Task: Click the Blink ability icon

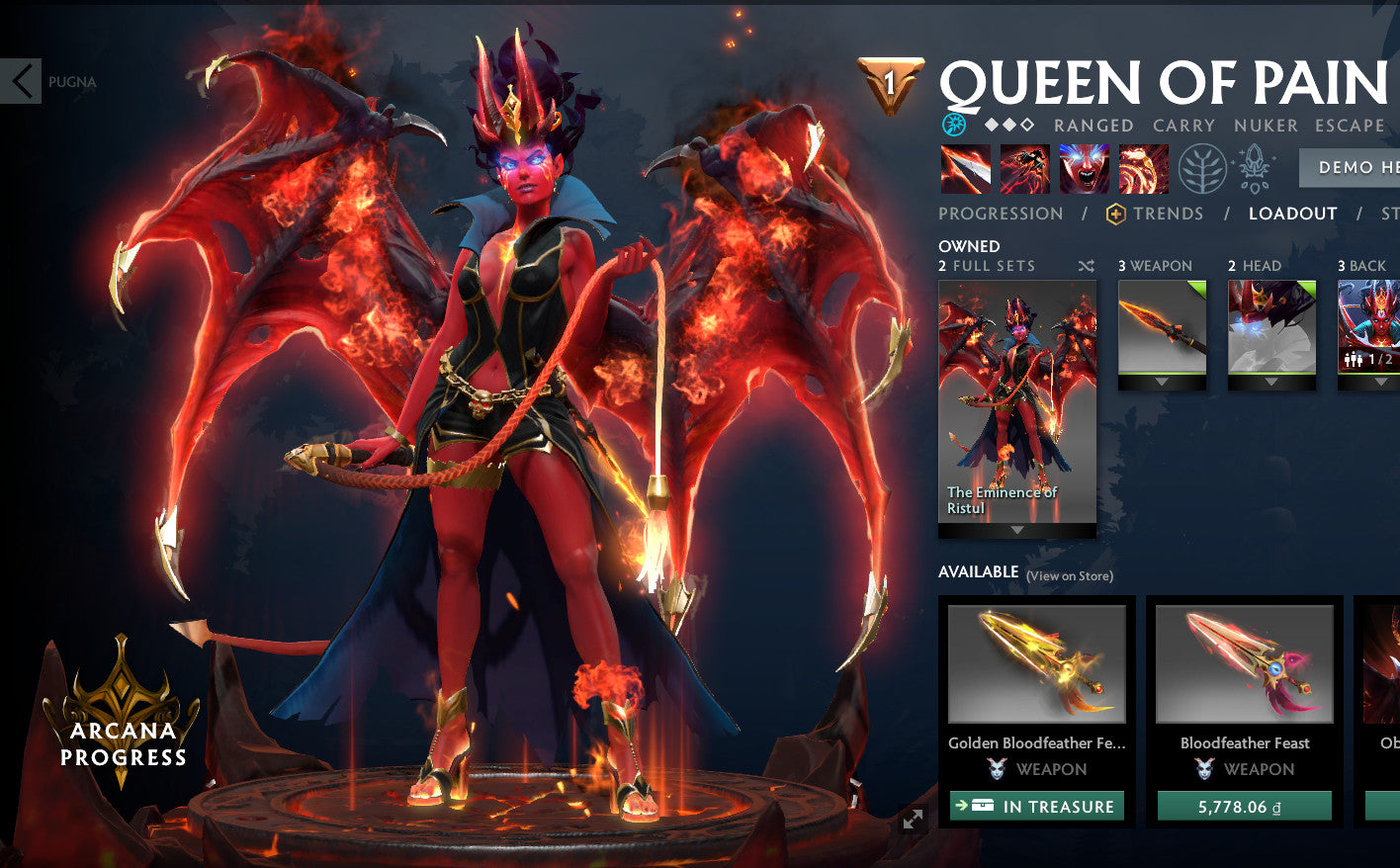Action: (1024, 168)
